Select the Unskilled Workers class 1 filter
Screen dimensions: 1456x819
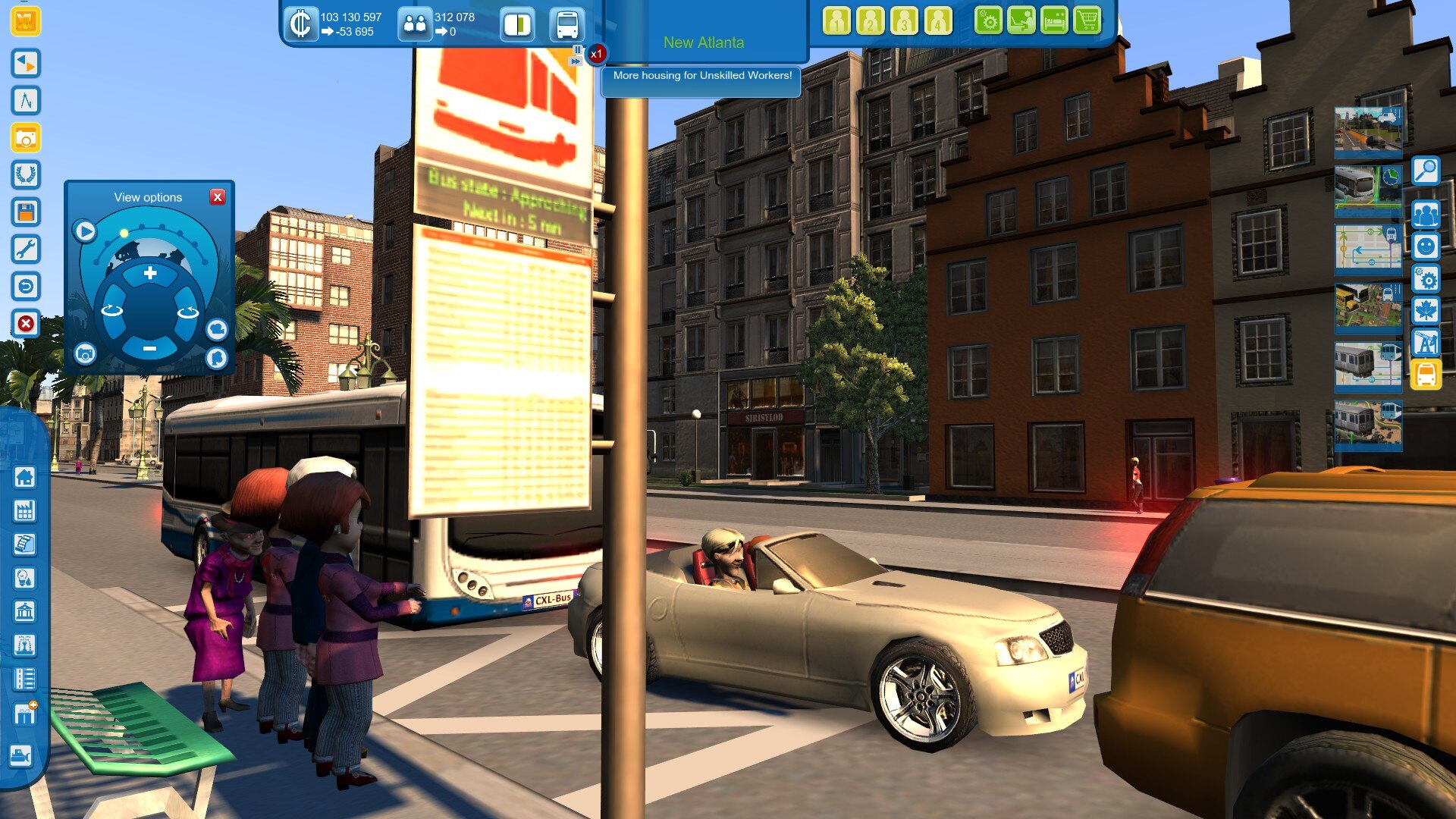tap(836, 21)
